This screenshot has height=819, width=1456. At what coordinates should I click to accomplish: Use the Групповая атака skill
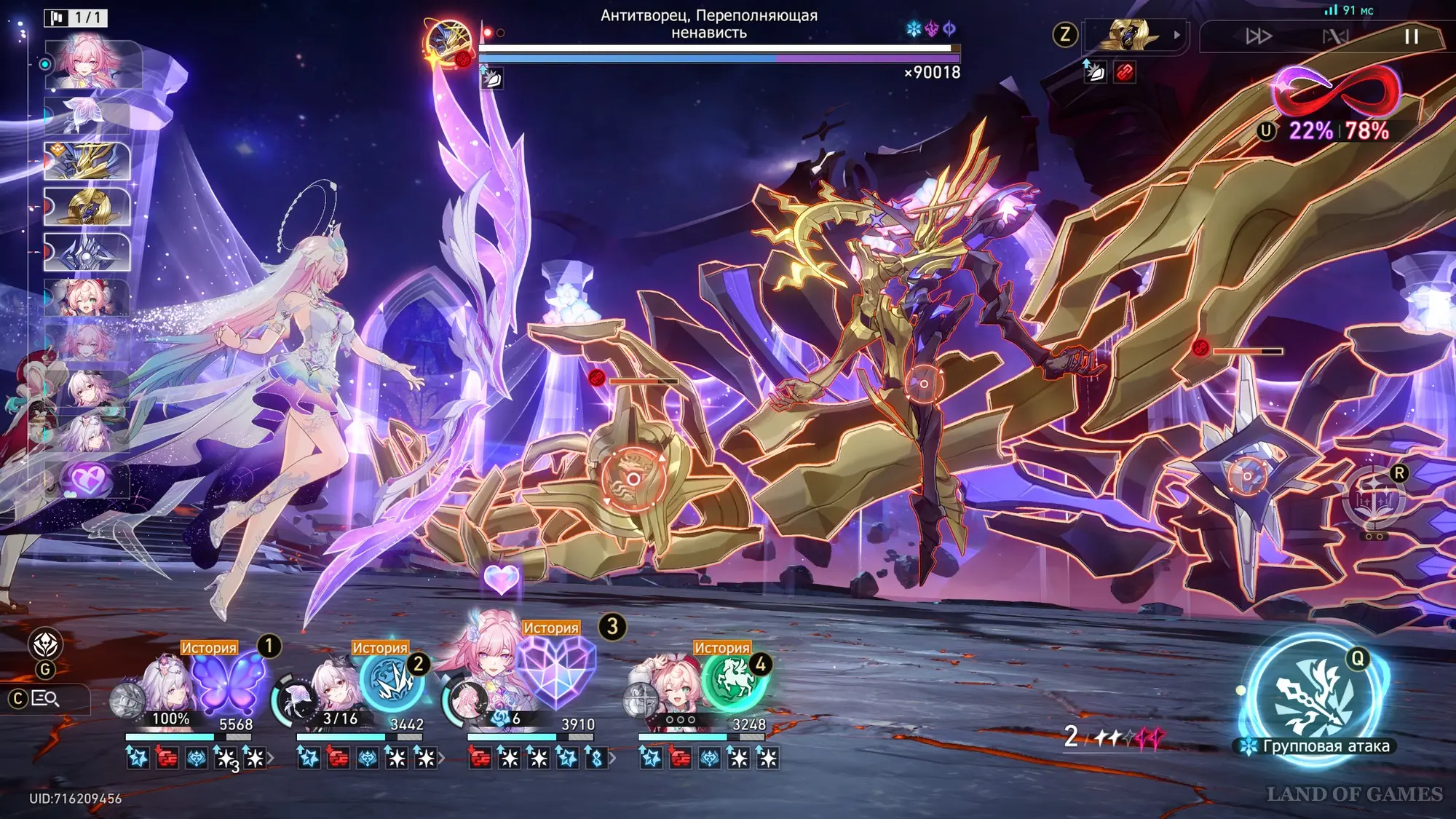[x=1315, y=699]
